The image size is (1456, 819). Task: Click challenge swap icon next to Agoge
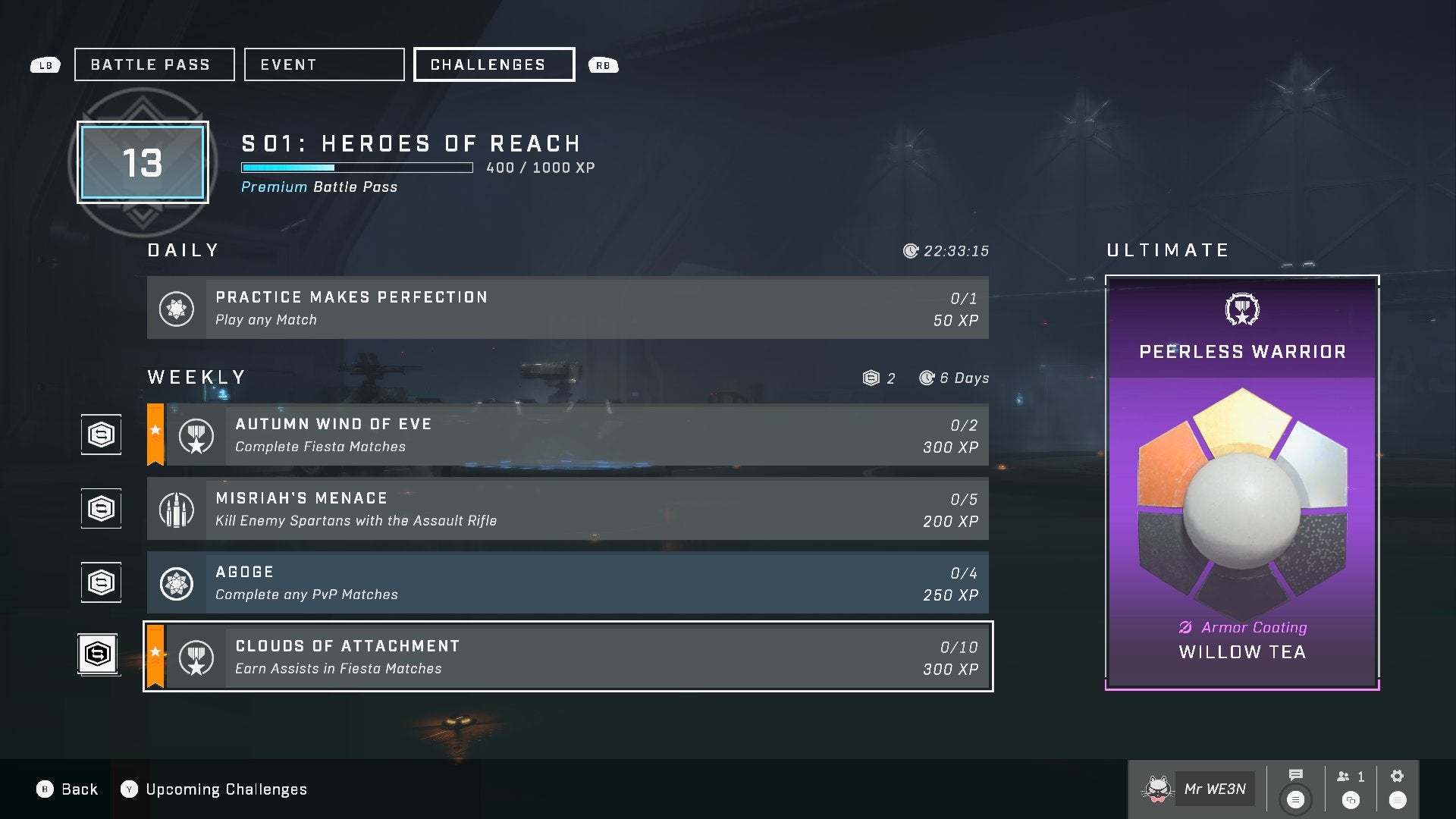(100, 582)
